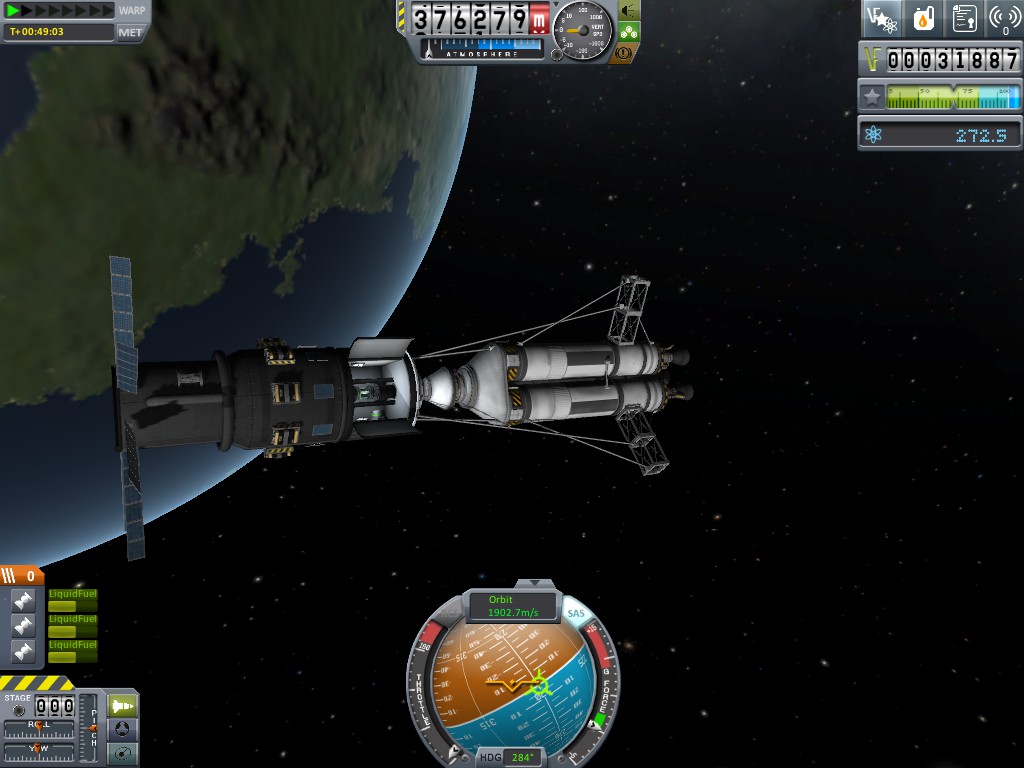Open the resources panel fuel can icon
The width and height of the screenshot is (1024, 768).
pyautogui.click(x=923, y=18)
